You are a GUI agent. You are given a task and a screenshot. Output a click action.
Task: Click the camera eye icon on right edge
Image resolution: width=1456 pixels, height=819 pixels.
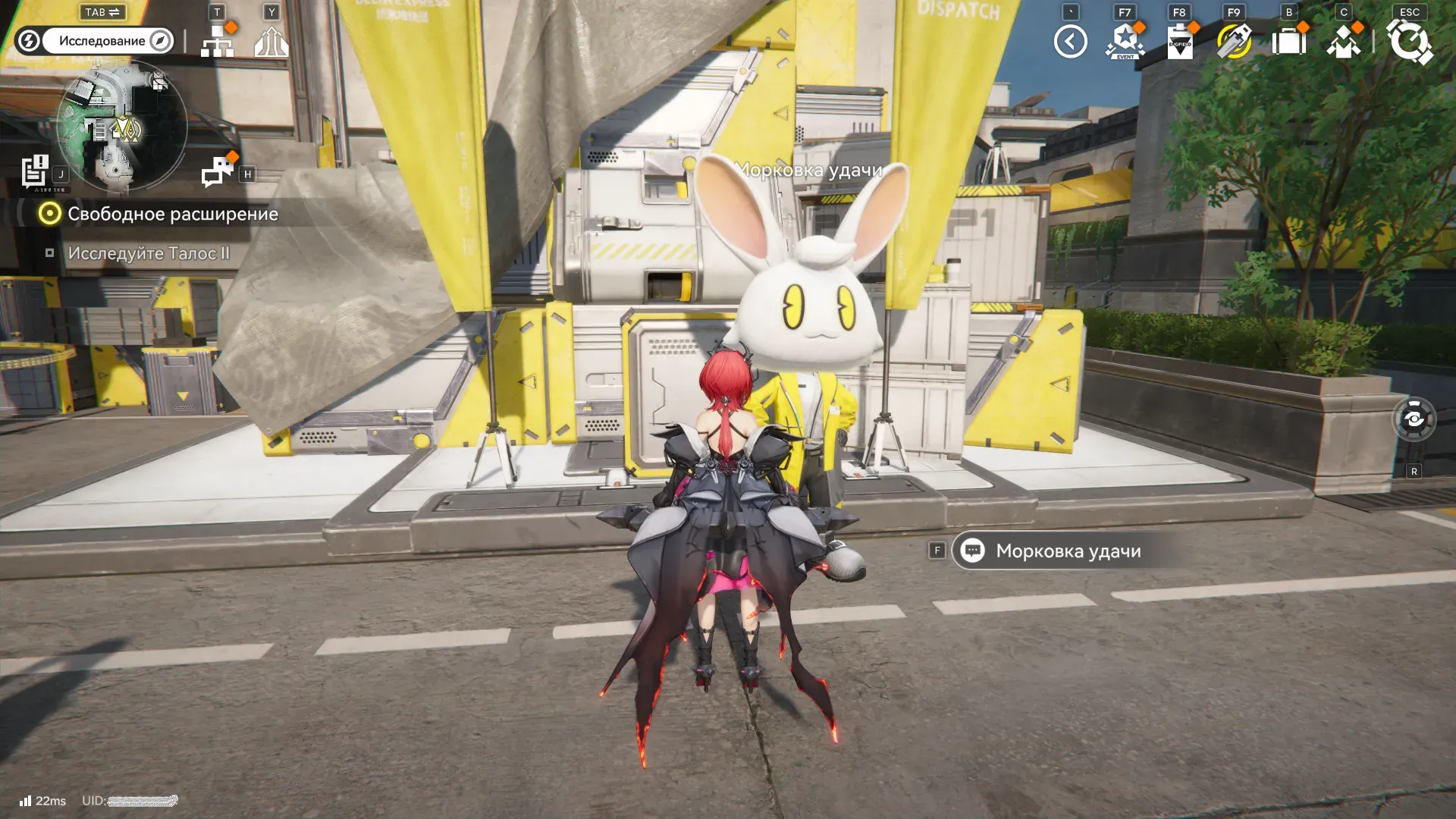[1414, 419]
